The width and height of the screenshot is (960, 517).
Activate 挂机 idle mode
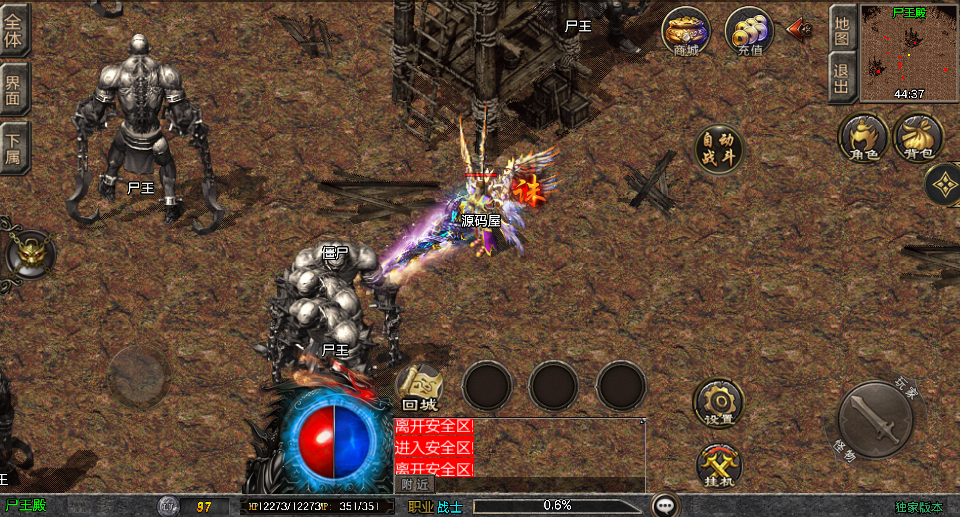pyautogui.click(x=718, y=465)
